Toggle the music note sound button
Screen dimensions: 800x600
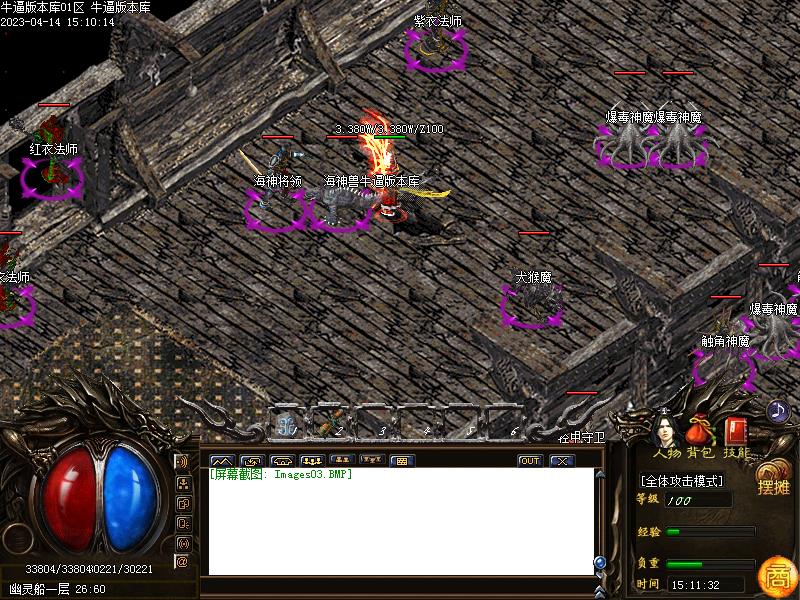pyautogui.click(x=778, y=410)
